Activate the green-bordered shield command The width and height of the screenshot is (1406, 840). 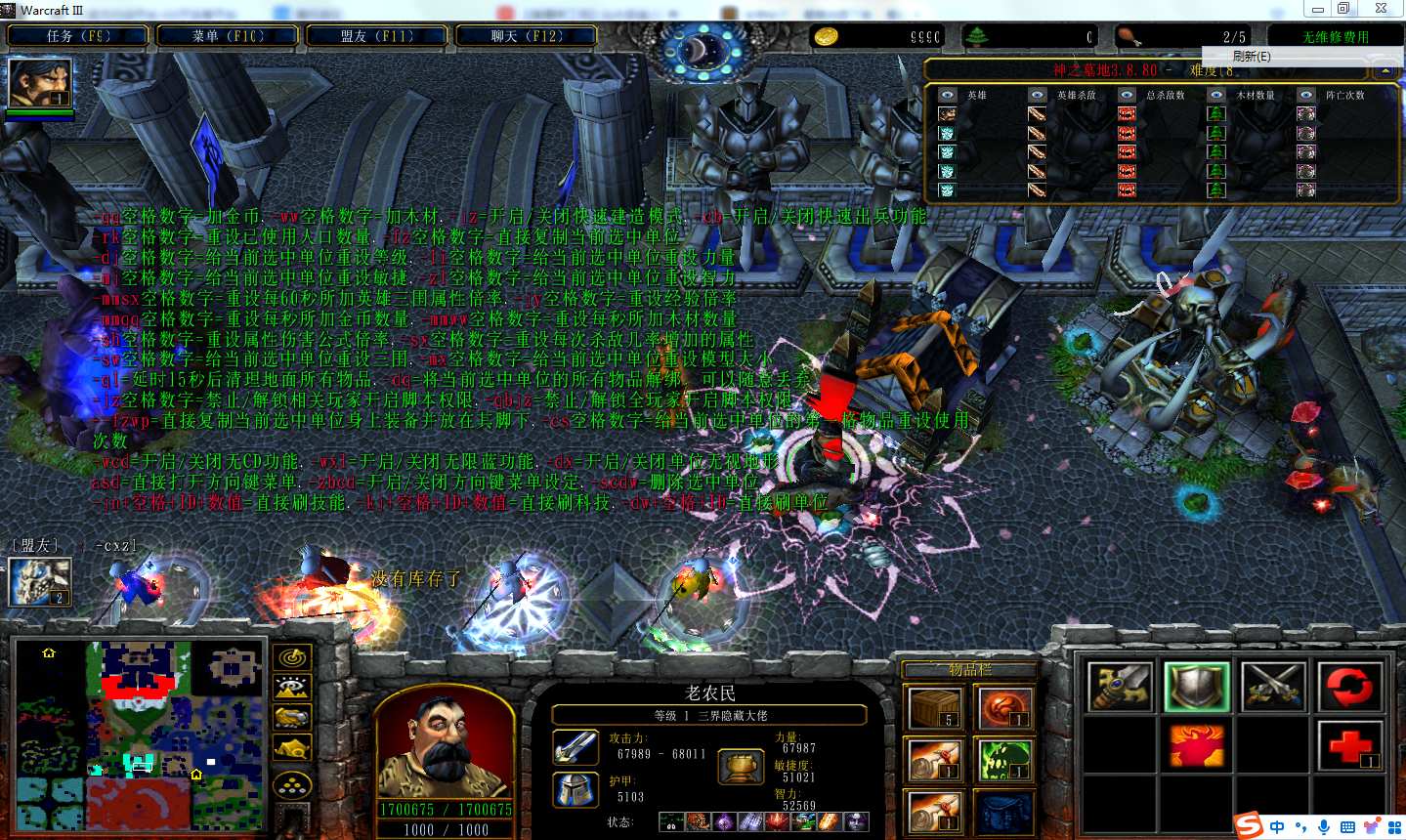pos(1197,686)
